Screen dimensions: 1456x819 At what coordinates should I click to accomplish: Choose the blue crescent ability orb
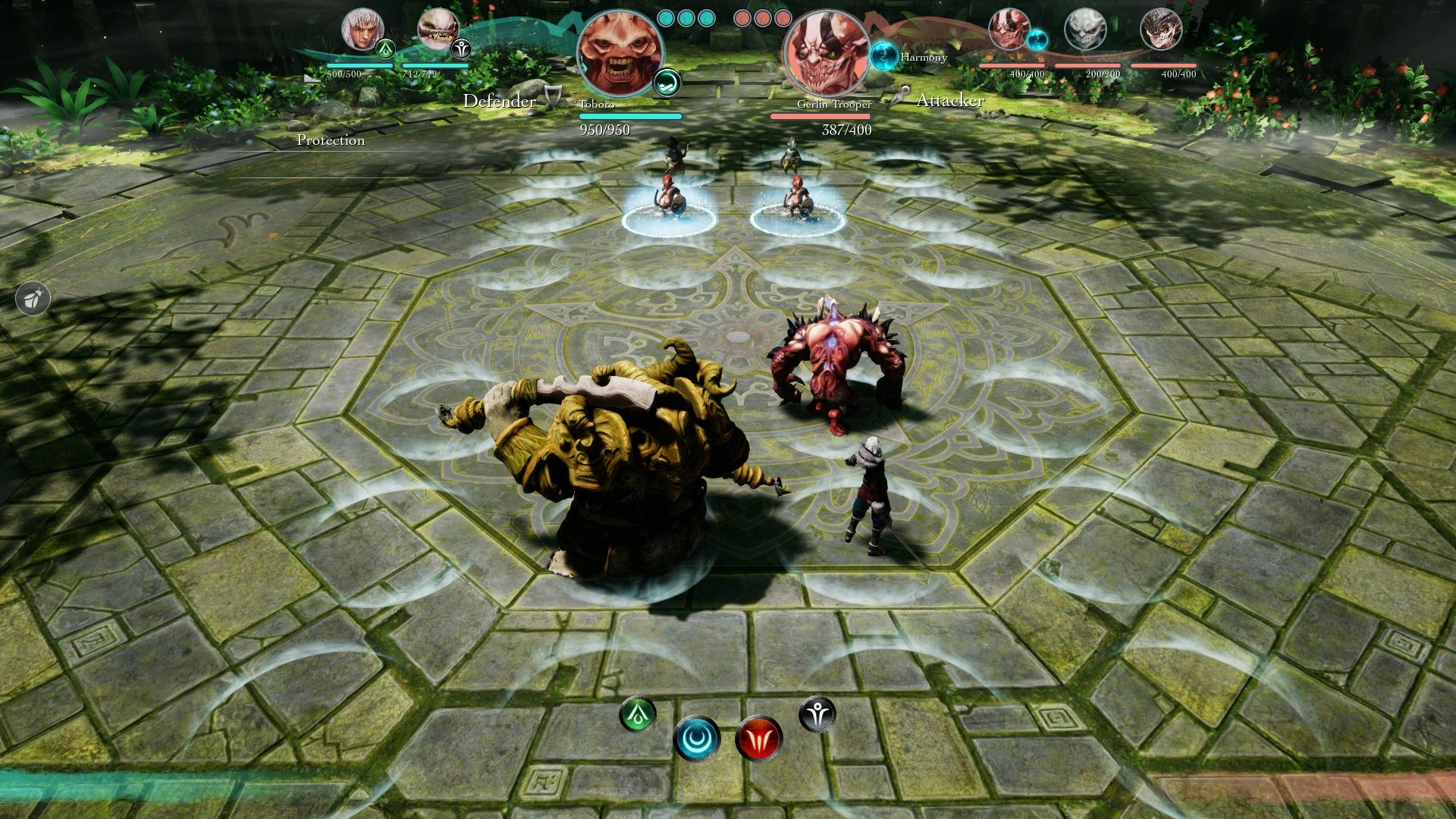click(x=696, y=737)
